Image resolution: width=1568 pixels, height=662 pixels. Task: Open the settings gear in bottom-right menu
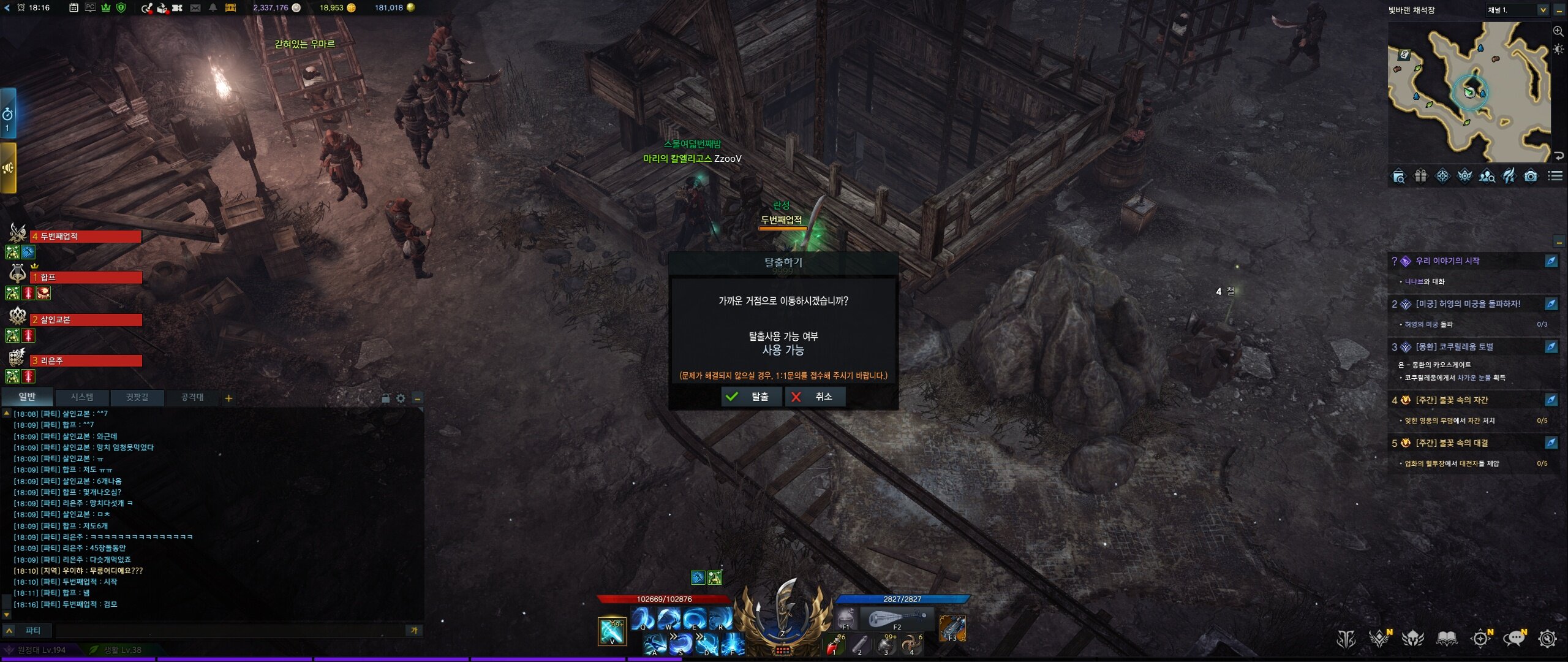pyautogui.click(x=1547, y=639)
